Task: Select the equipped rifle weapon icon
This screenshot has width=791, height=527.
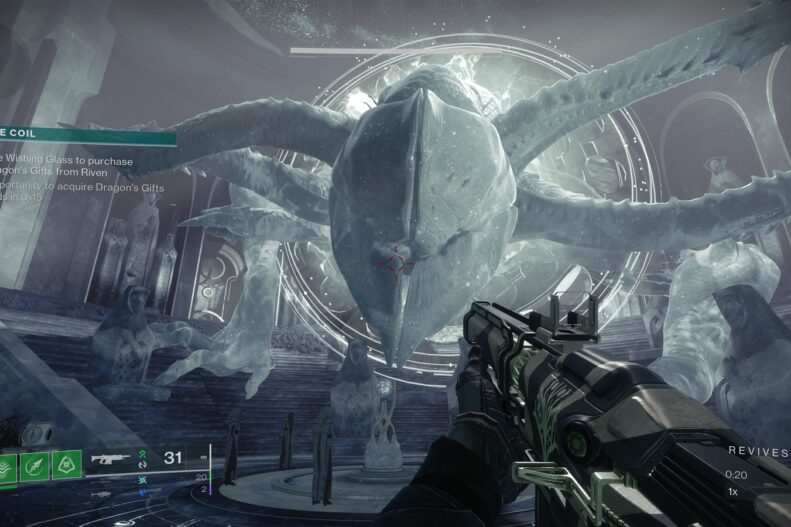Action: (x=113, y=461)
